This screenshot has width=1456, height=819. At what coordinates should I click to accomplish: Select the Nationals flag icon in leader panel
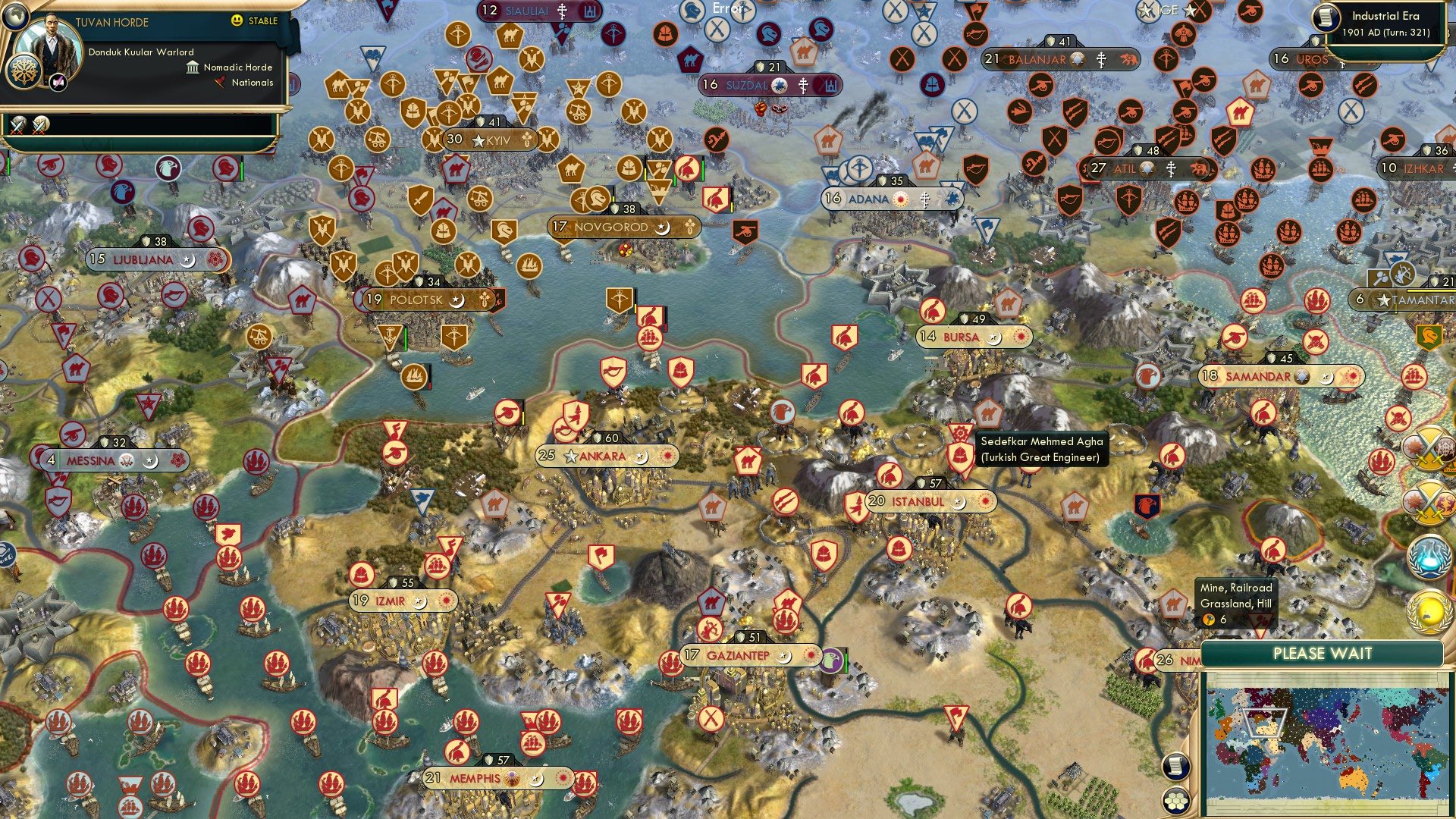coord(220,83)
